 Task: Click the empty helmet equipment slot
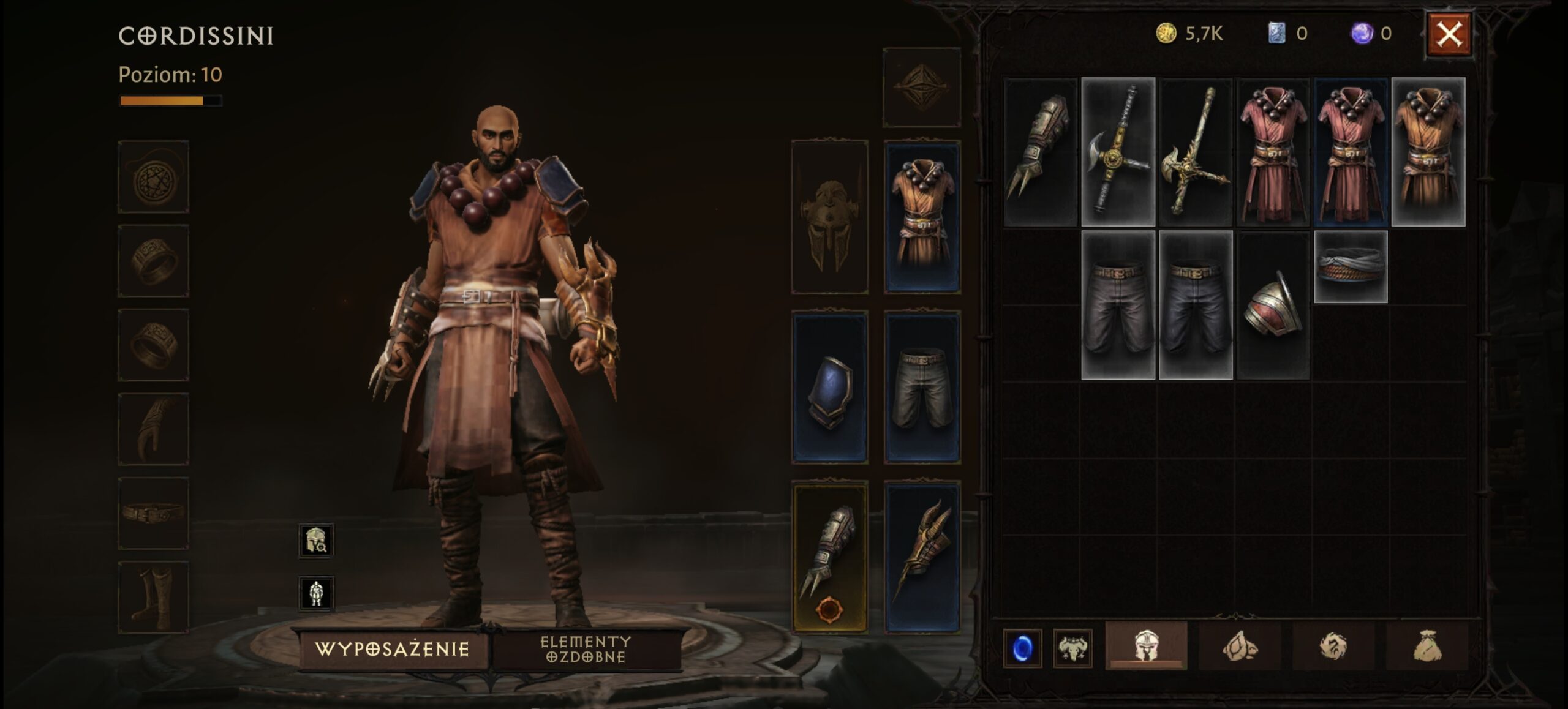tap(829, 216)
